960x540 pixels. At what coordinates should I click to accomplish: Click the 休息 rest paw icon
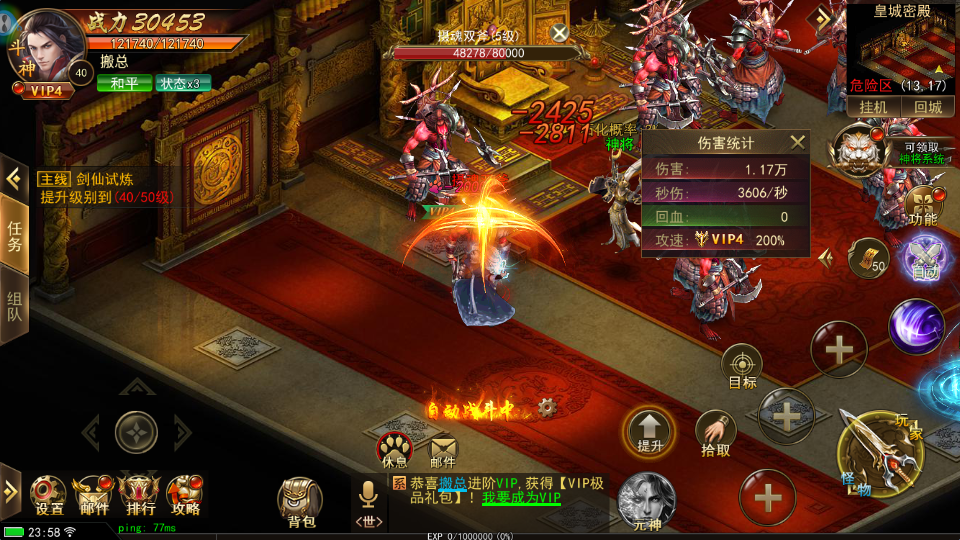tap(394, 448)
